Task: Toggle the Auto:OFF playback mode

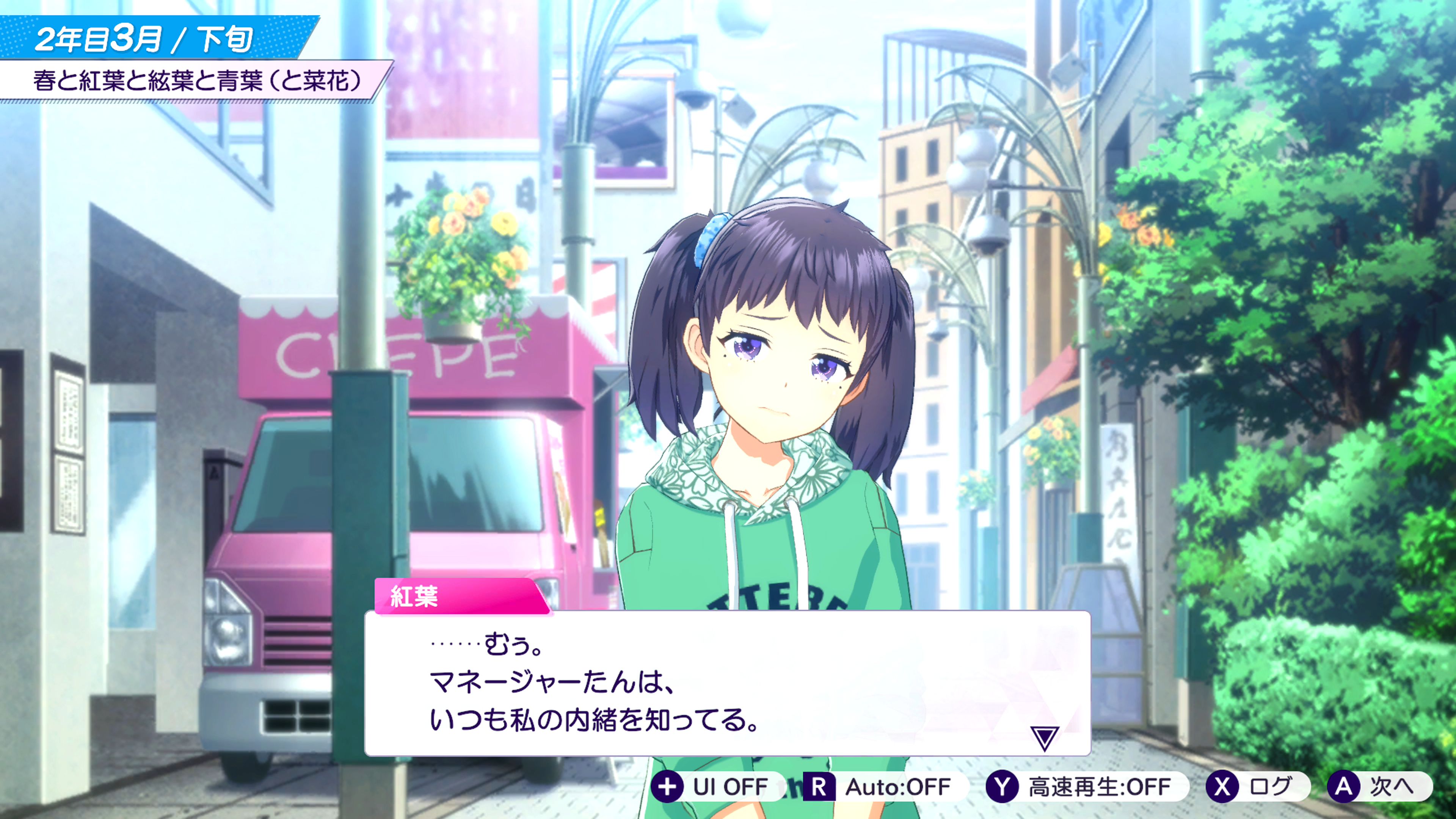Action: click(883, 786)
